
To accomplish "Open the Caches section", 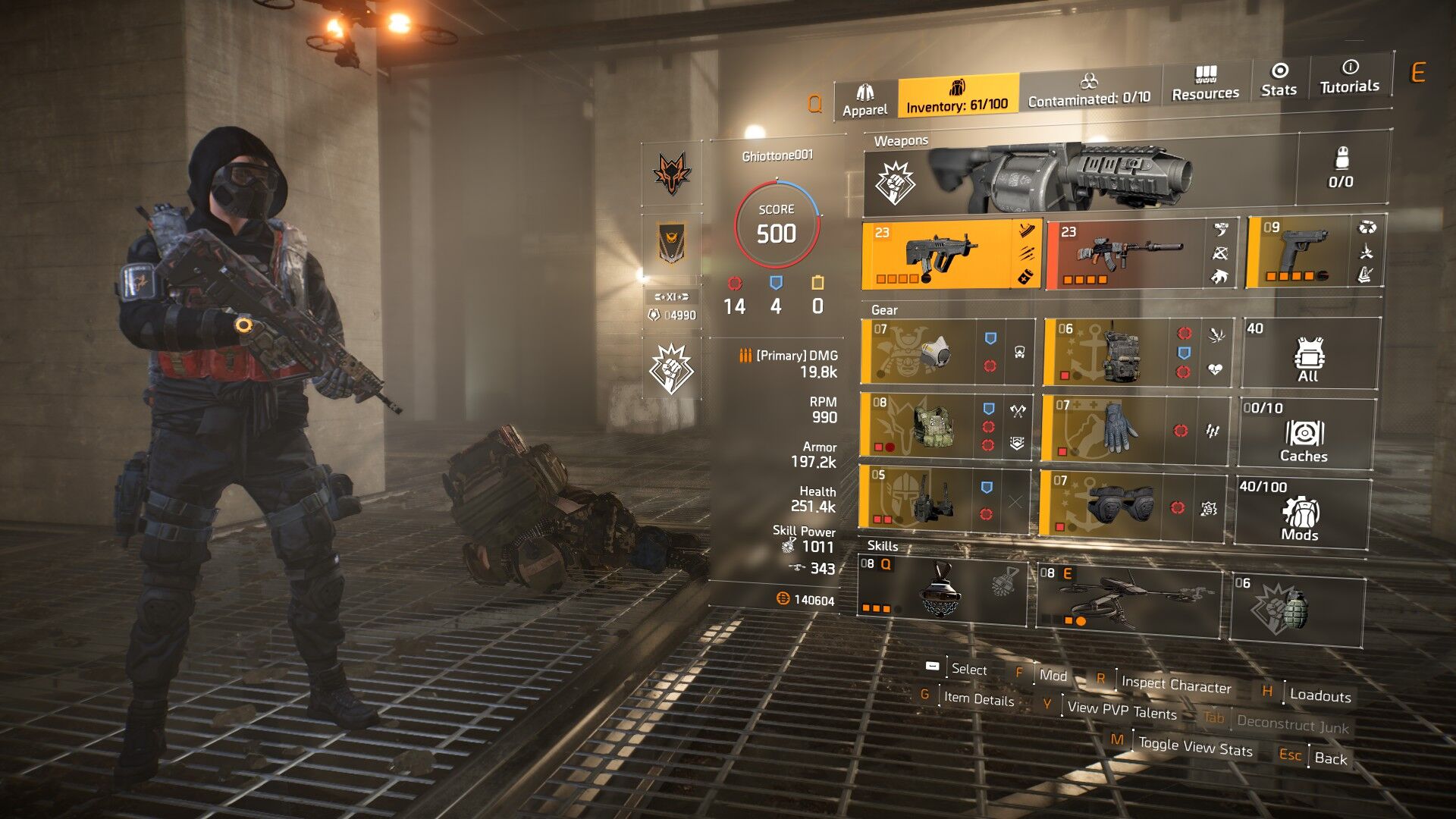I will (1304, 434).
